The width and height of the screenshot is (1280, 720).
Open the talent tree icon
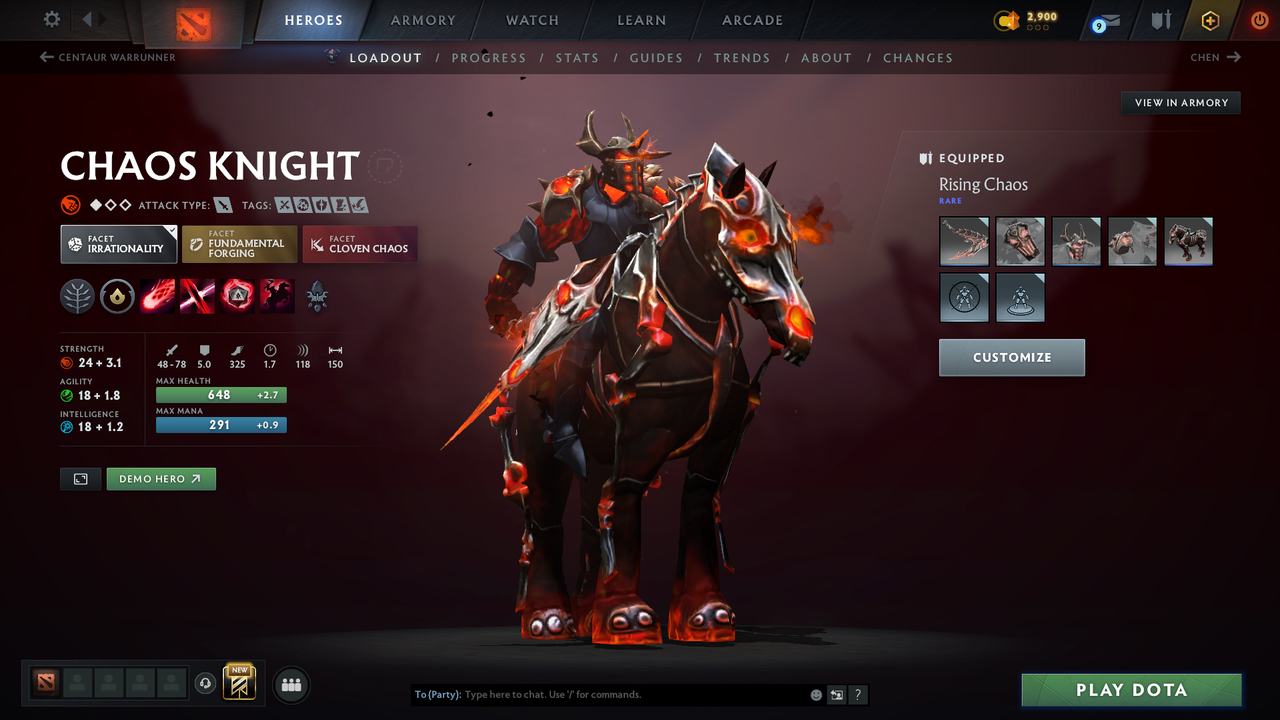(78, 296)
